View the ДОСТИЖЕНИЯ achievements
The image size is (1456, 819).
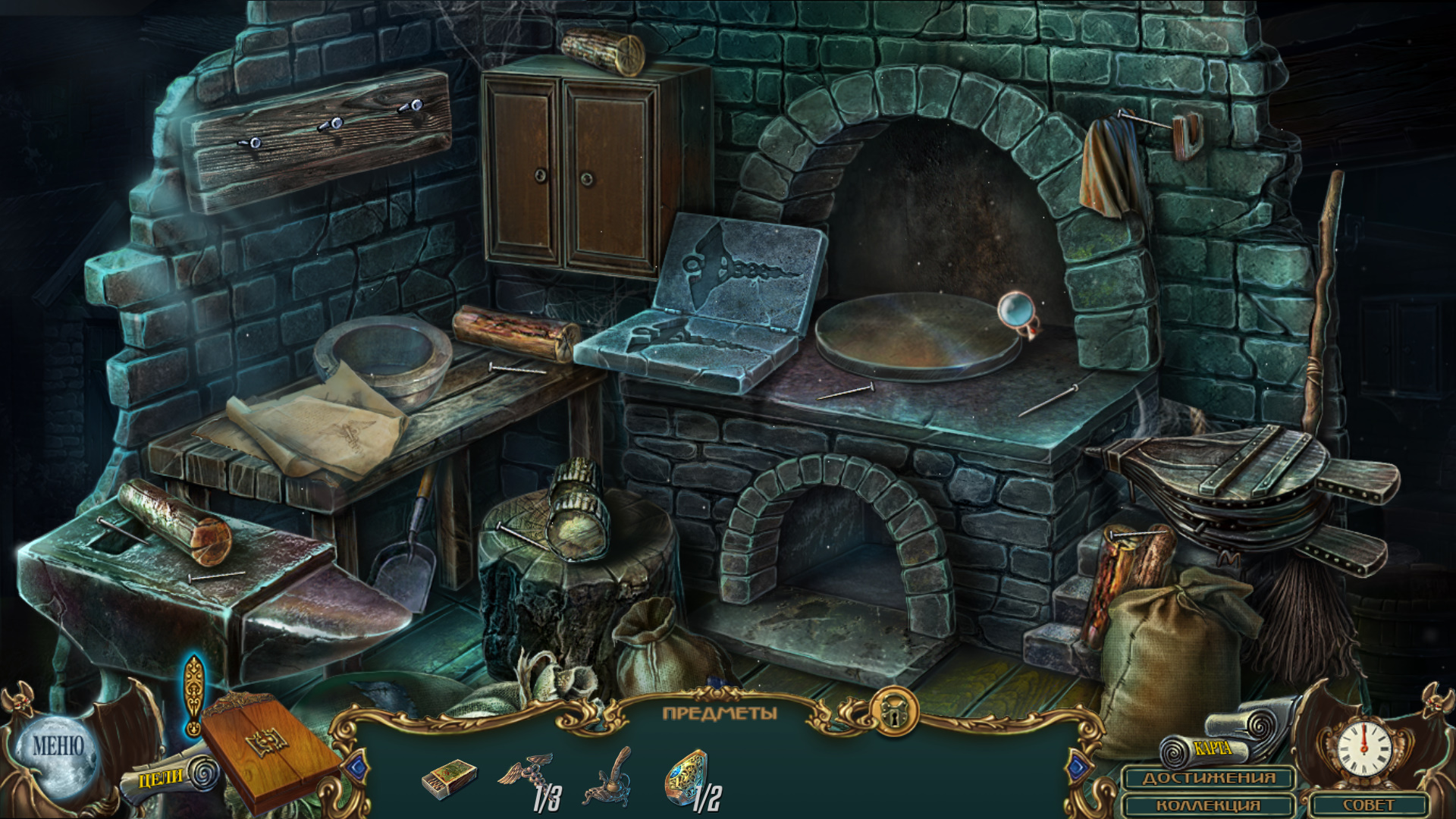[1209, 779]
